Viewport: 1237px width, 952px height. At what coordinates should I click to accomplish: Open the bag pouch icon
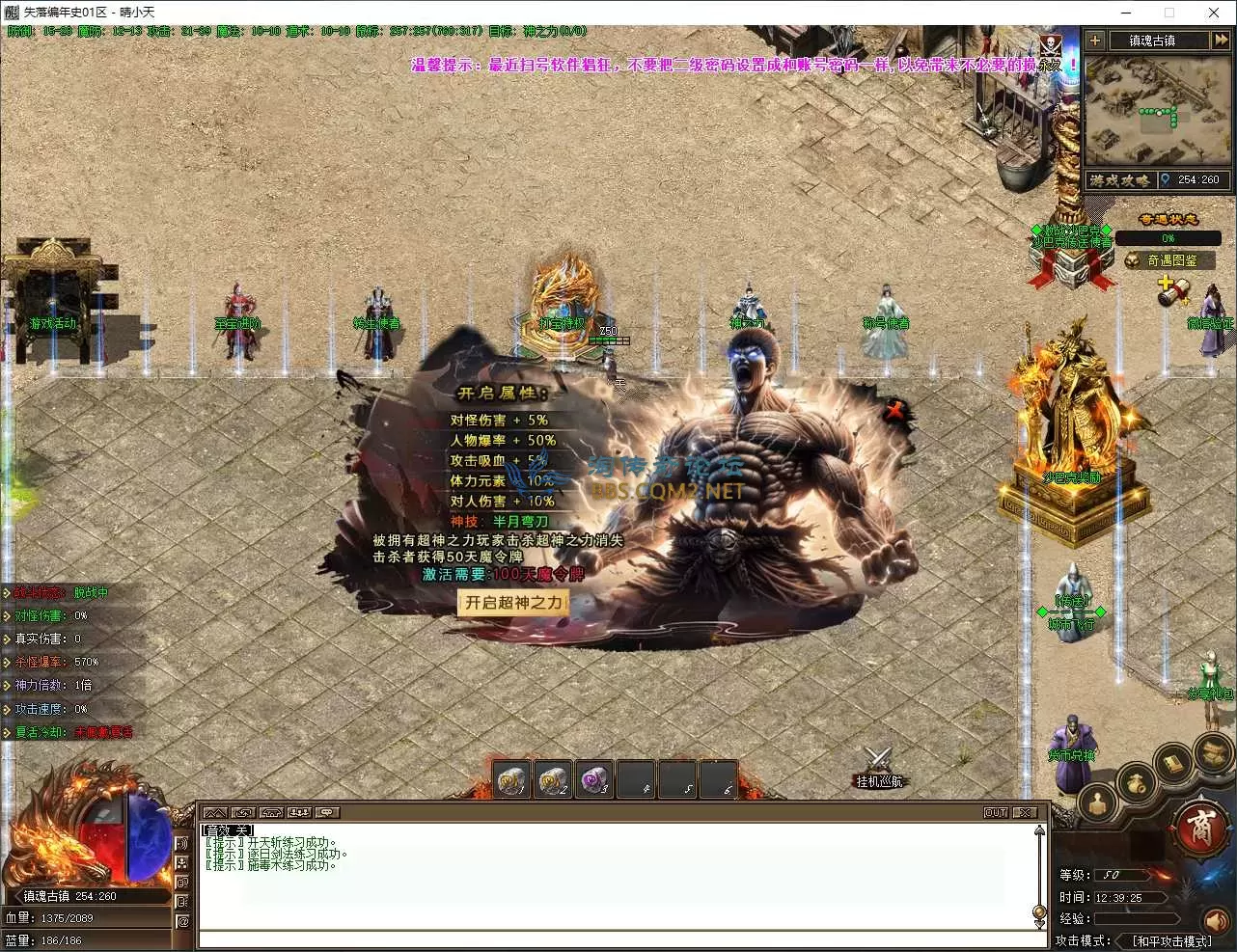[x=1136, y=781]
